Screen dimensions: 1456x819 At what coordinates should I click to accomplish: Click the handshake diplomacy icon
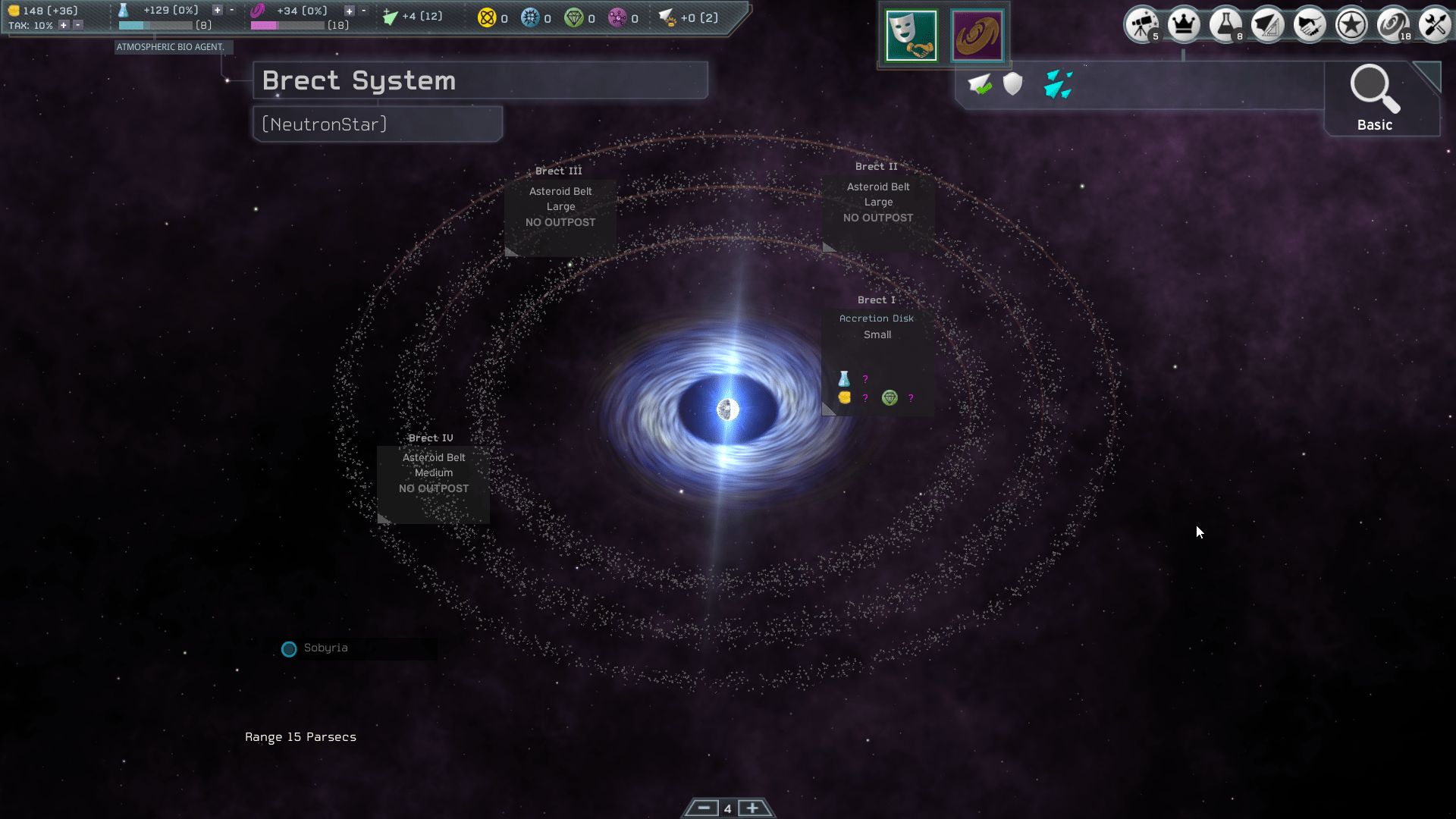pos(1310,24)
